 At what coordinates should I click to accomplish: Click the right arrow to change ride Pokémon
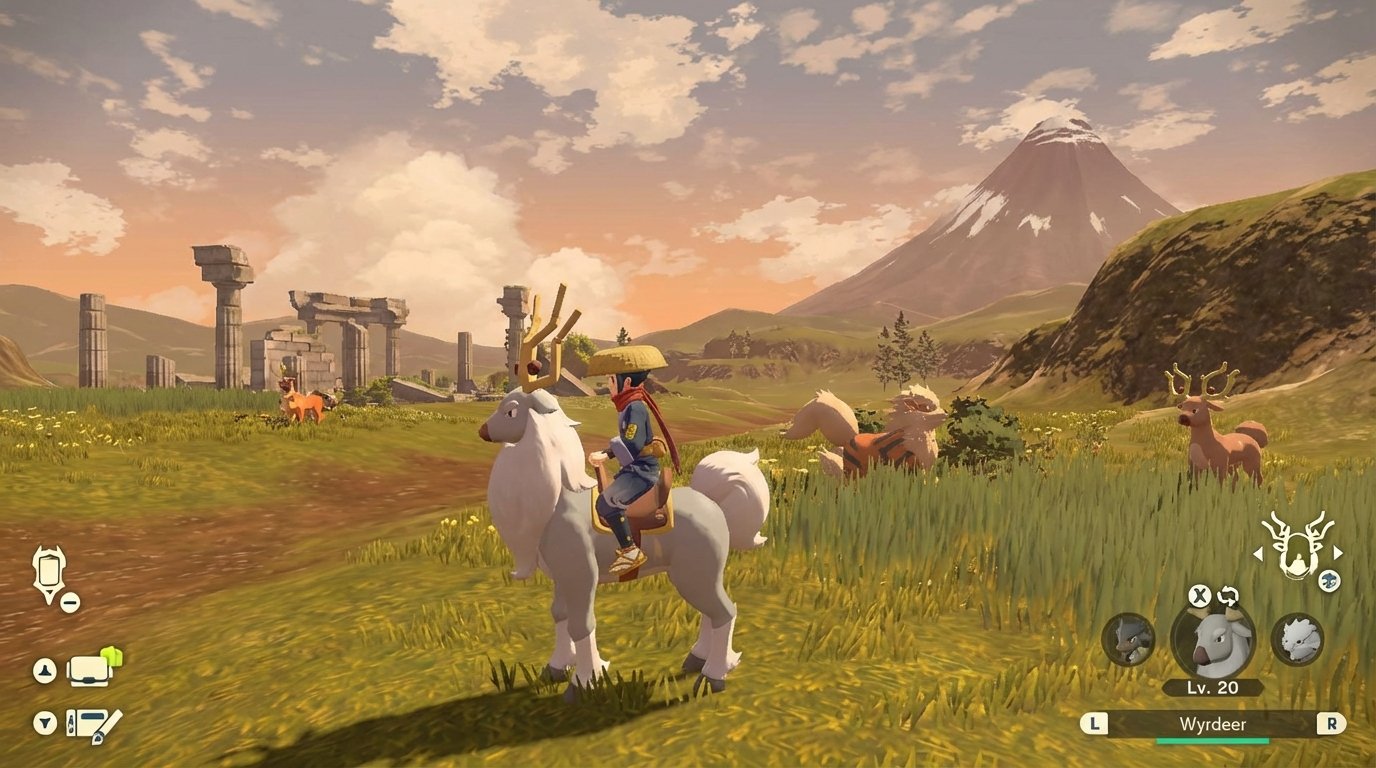point(1336,554)
